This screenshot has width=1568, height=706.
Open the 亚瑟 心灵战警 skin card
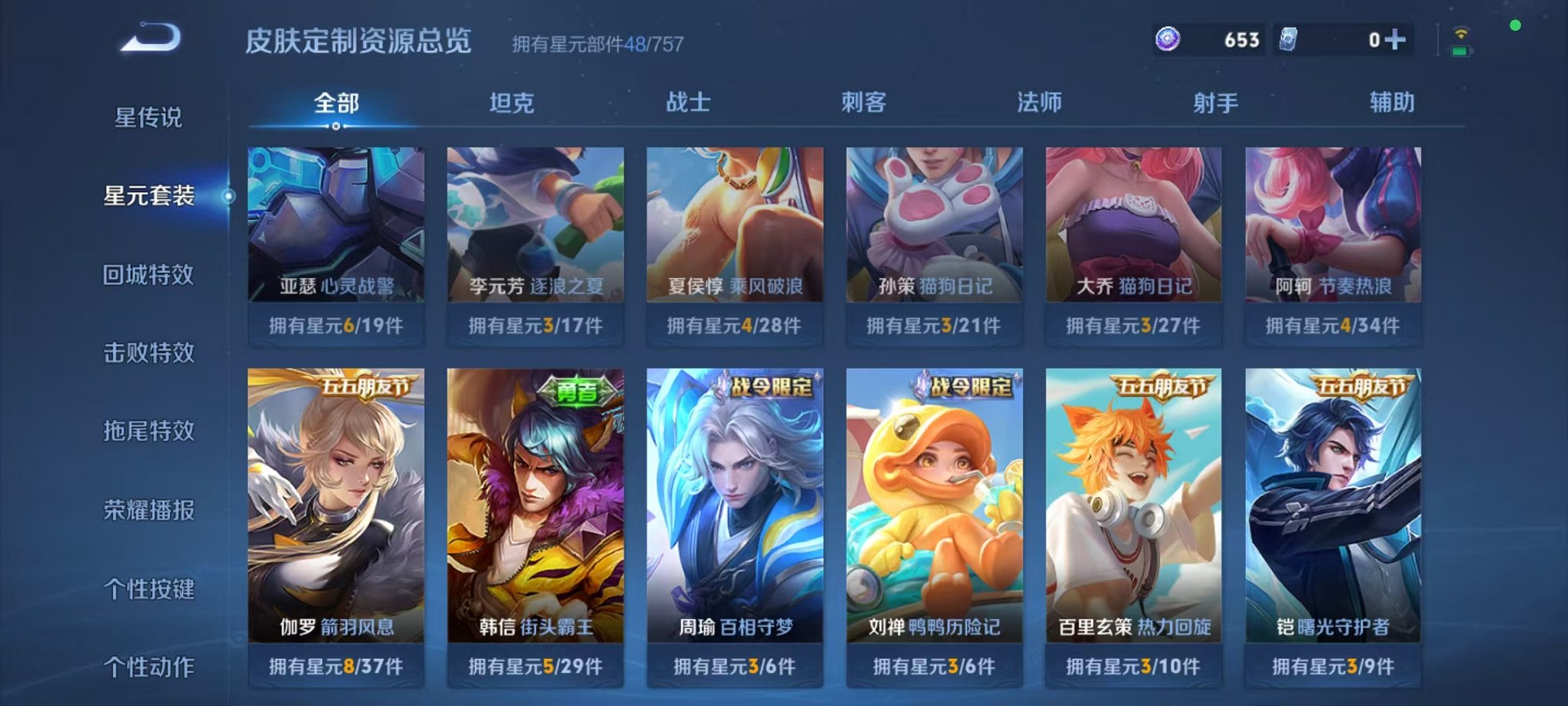coord(336,231)
